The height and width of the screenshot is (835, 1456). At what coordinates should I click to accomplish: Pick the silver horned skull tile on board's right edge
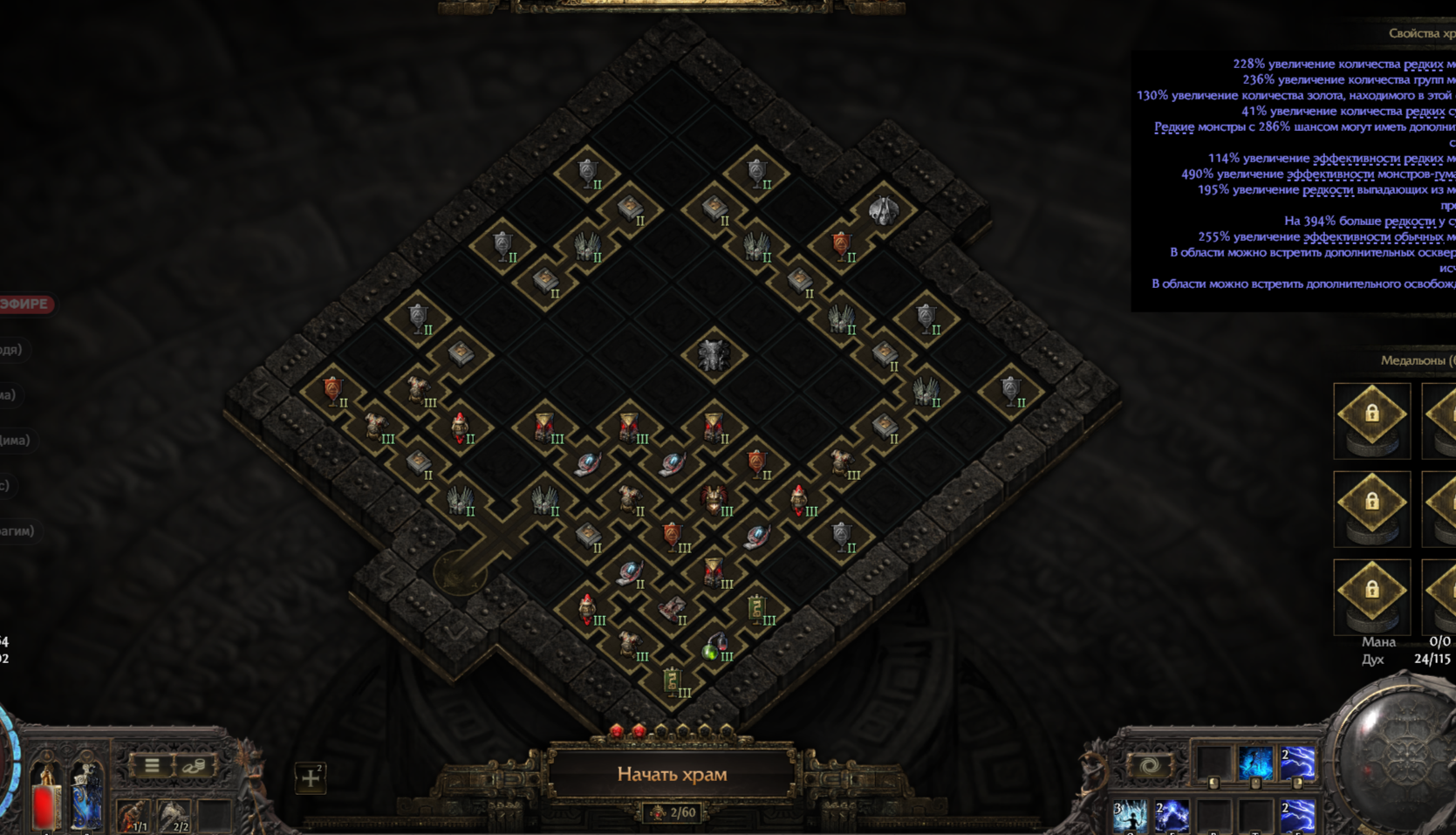pyautogui.click(x=883, y=210)
